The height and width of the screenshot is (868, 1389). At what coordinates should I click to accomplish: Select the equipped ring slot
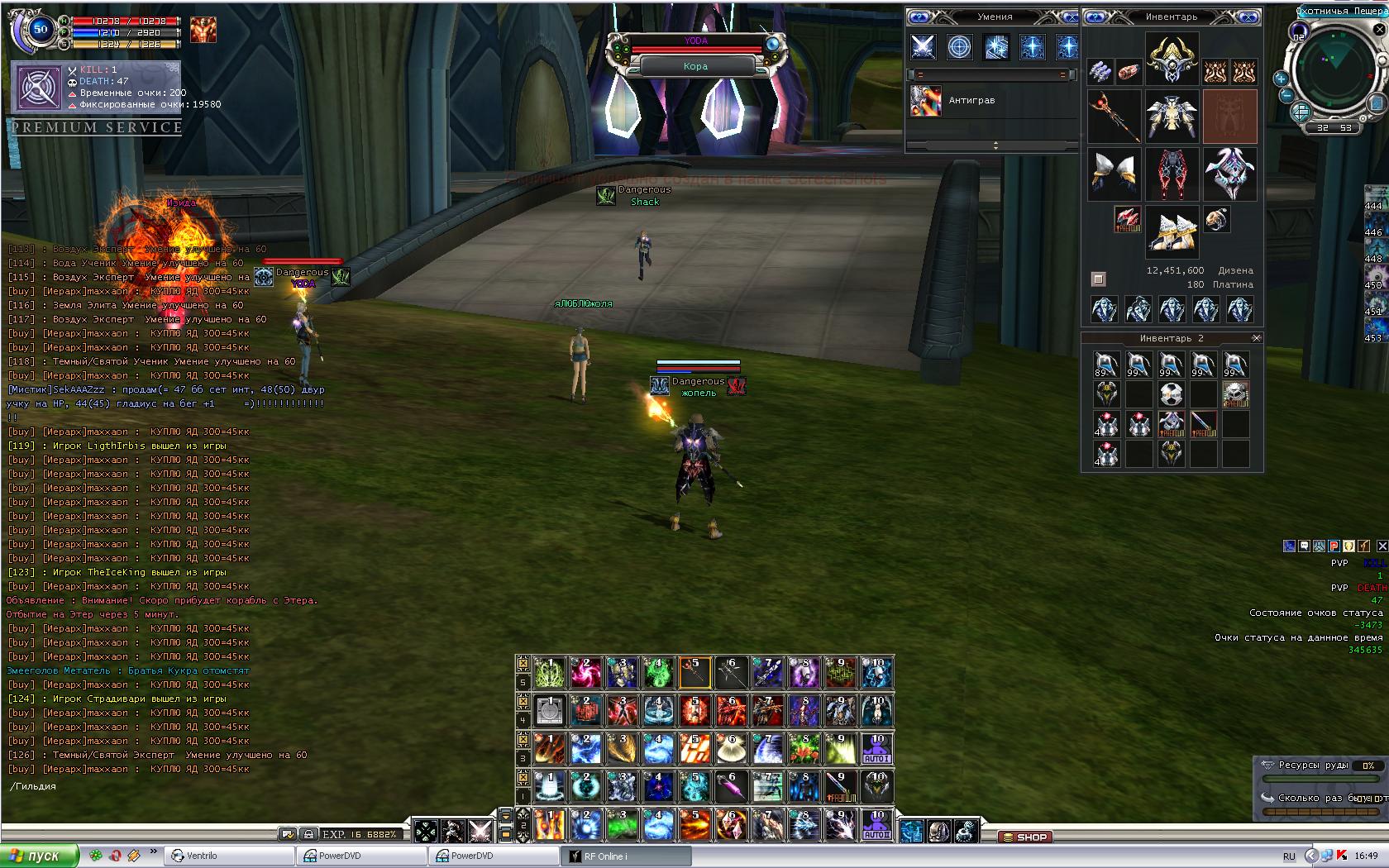[1215, 219]
